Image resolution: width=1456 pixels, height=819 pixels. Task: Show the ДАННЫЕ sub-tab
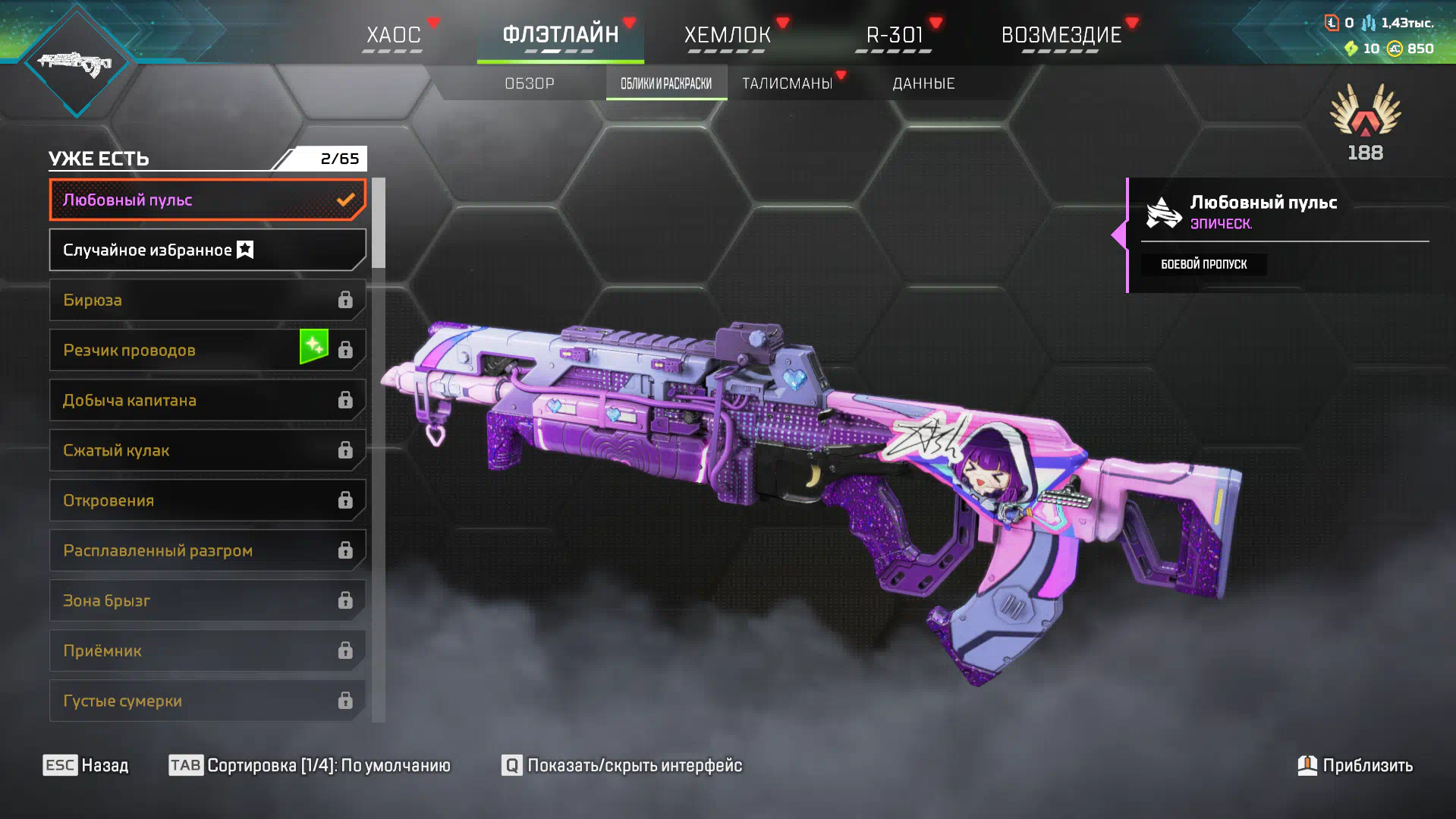click(923, 83)
